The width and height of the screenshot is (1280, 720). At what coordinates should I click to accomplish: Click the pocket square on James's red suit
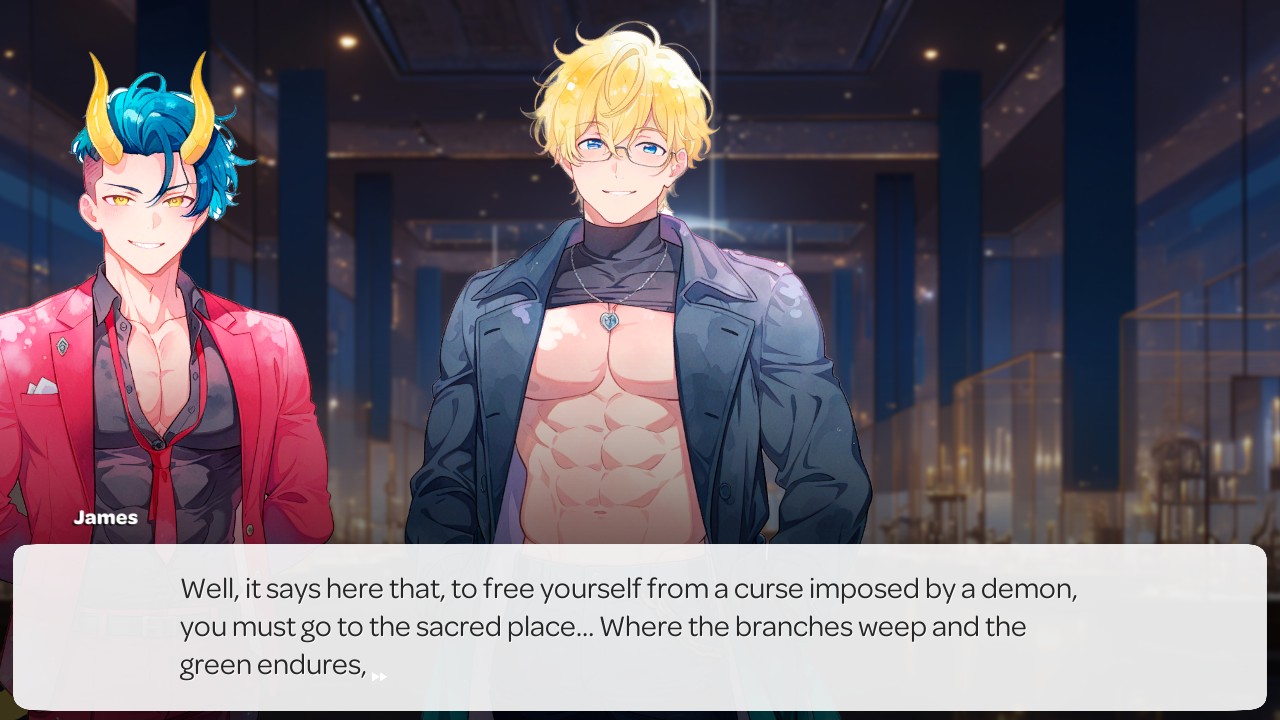[x=42, y=388]
